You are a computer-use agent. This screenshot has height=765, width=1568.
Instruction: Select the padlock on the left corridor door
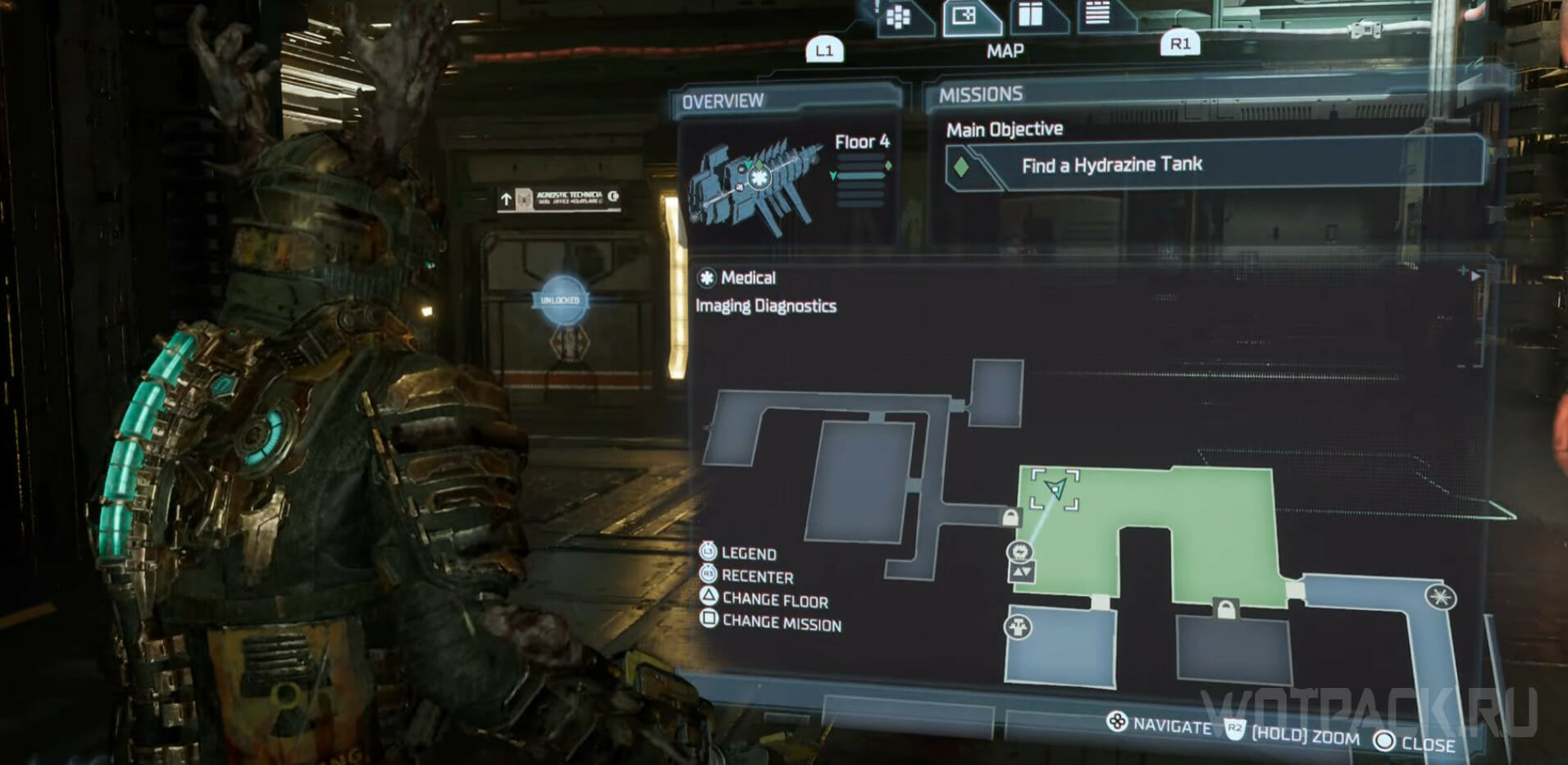(x=1010, y=517)
